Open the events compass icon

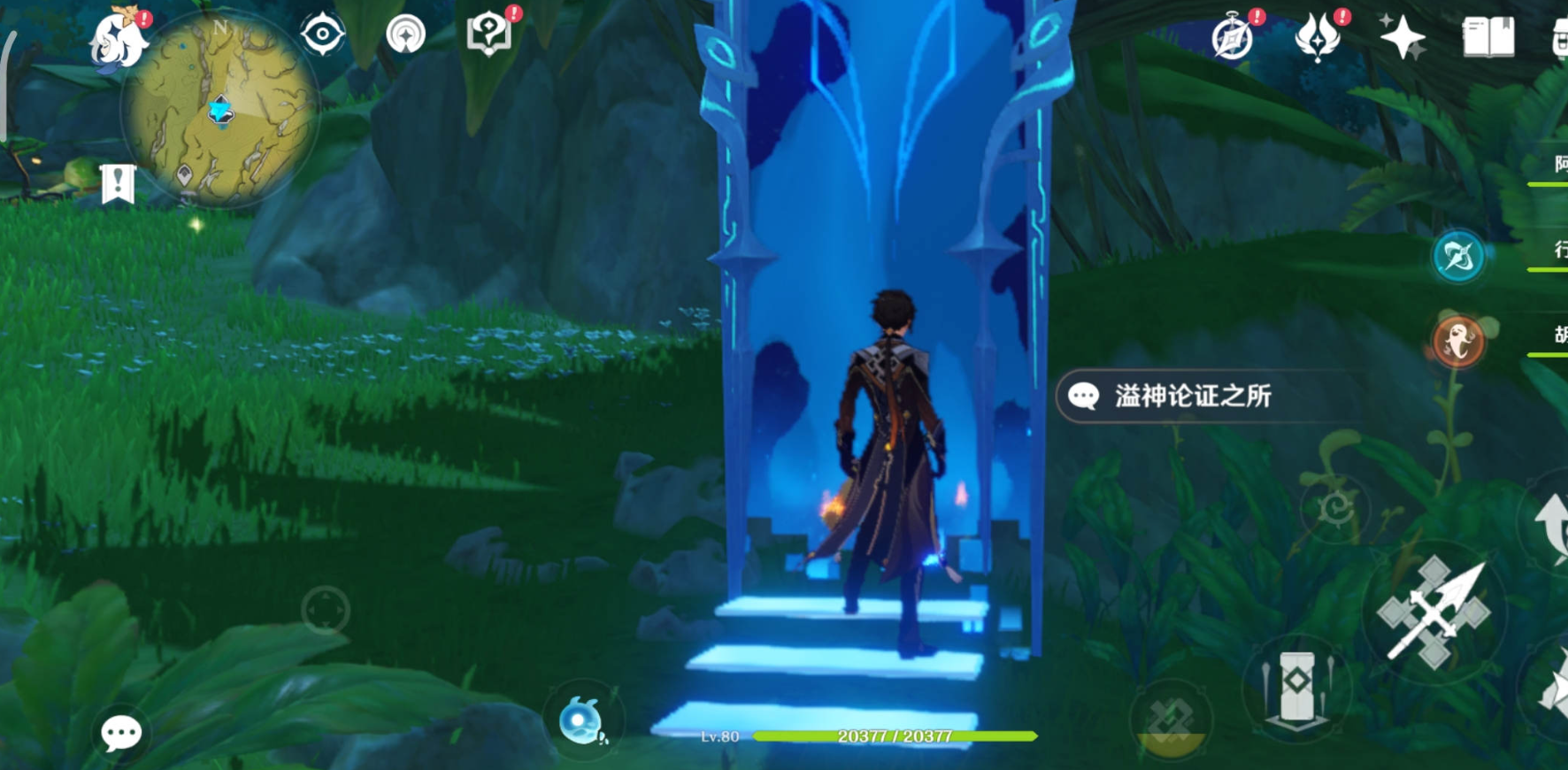1233,38
